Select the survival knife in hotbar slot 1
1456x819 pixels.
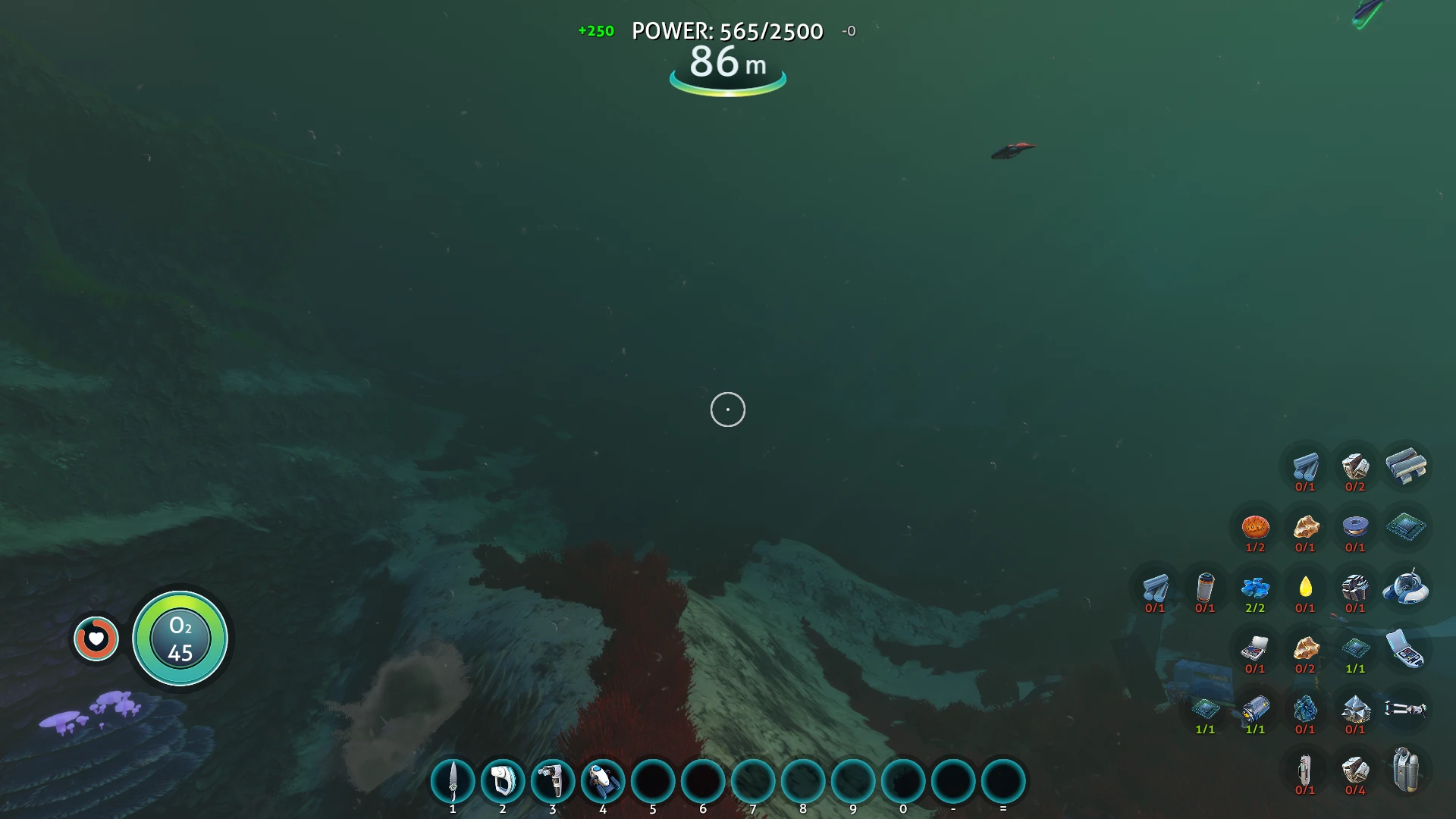click(x=453, y=782)
